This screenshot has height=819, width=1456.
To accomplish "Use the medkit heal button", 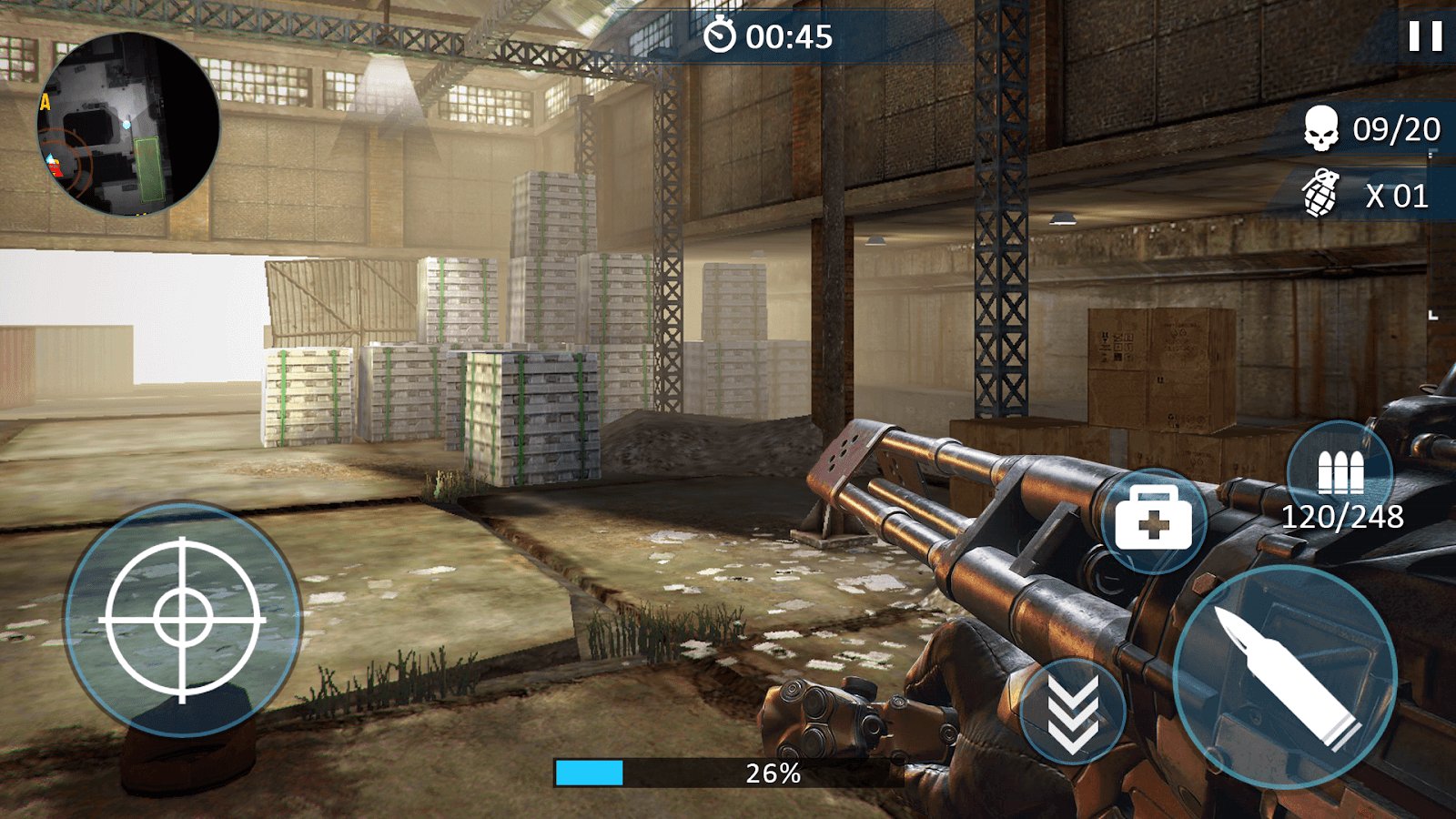I will tap(1153, 521).
